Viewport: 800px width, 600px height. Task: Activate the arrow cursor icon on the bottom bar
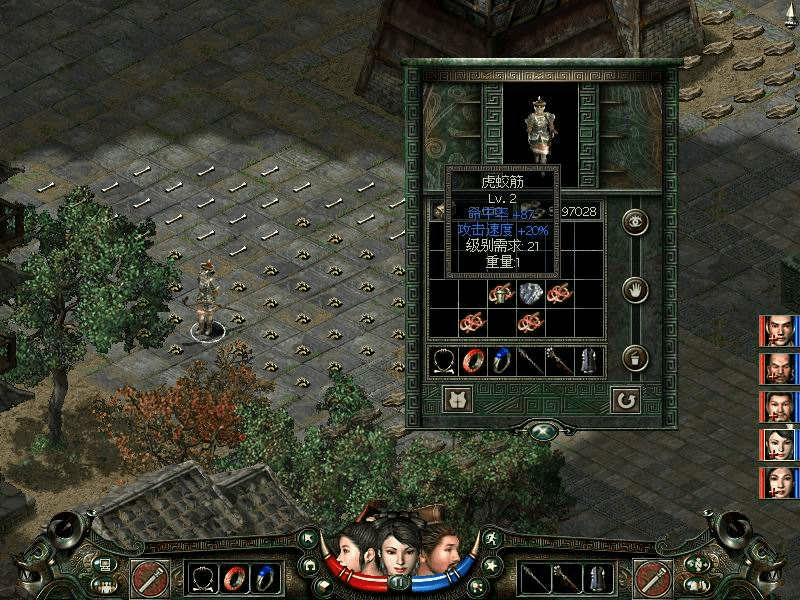click(x=309, y=538)
